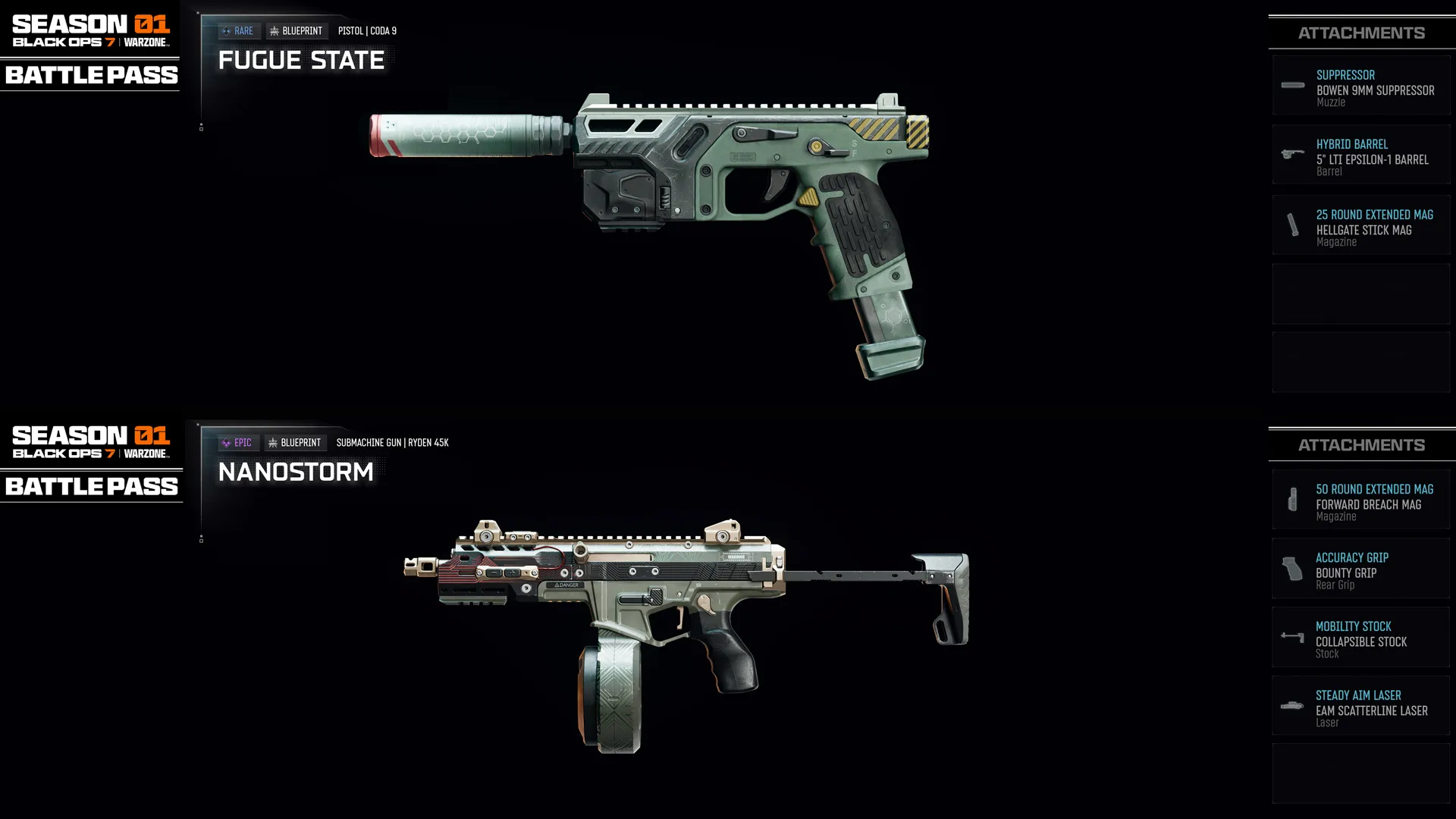Switch to the lower ATTACHMENTS panel header

pos(1361,444)
